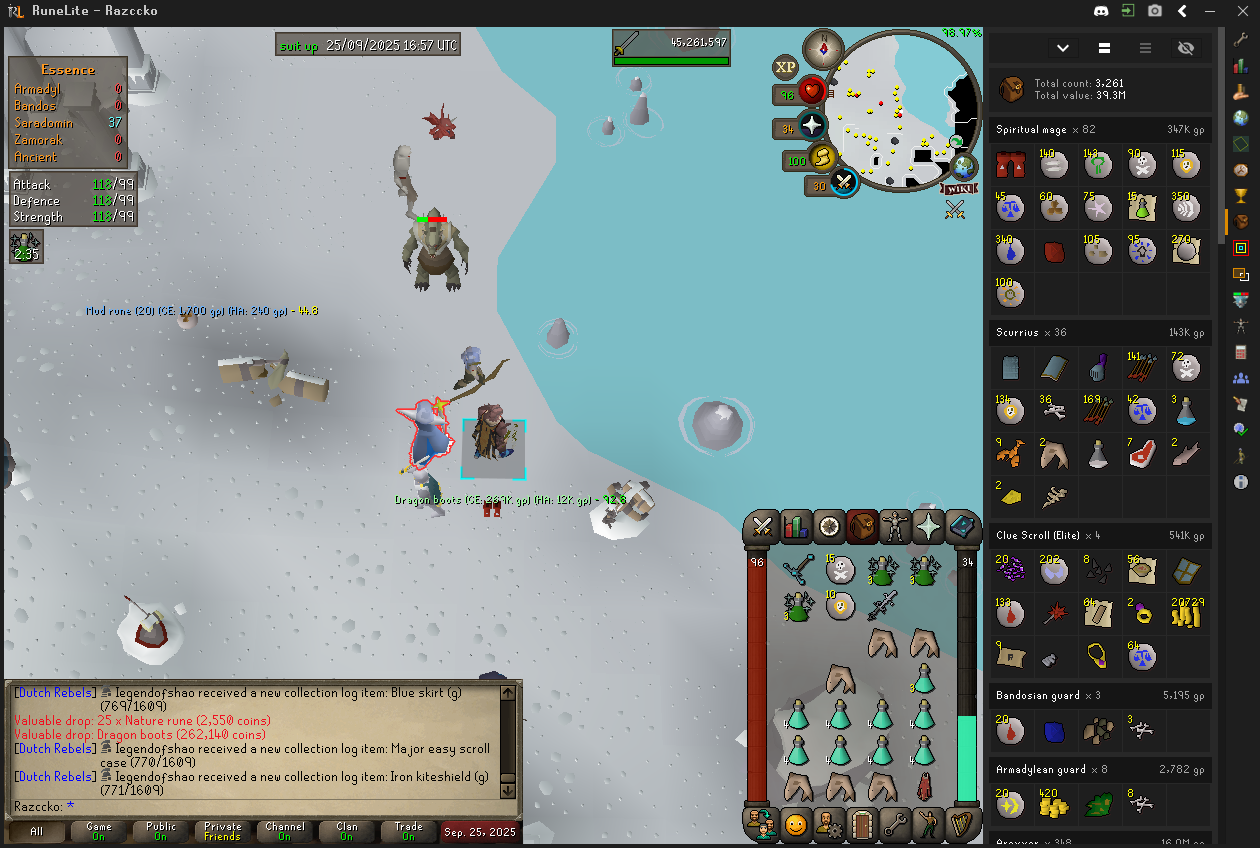Toggle the XP drops button
This screenshot has height=848, width=1260.
tap(785, 67)
